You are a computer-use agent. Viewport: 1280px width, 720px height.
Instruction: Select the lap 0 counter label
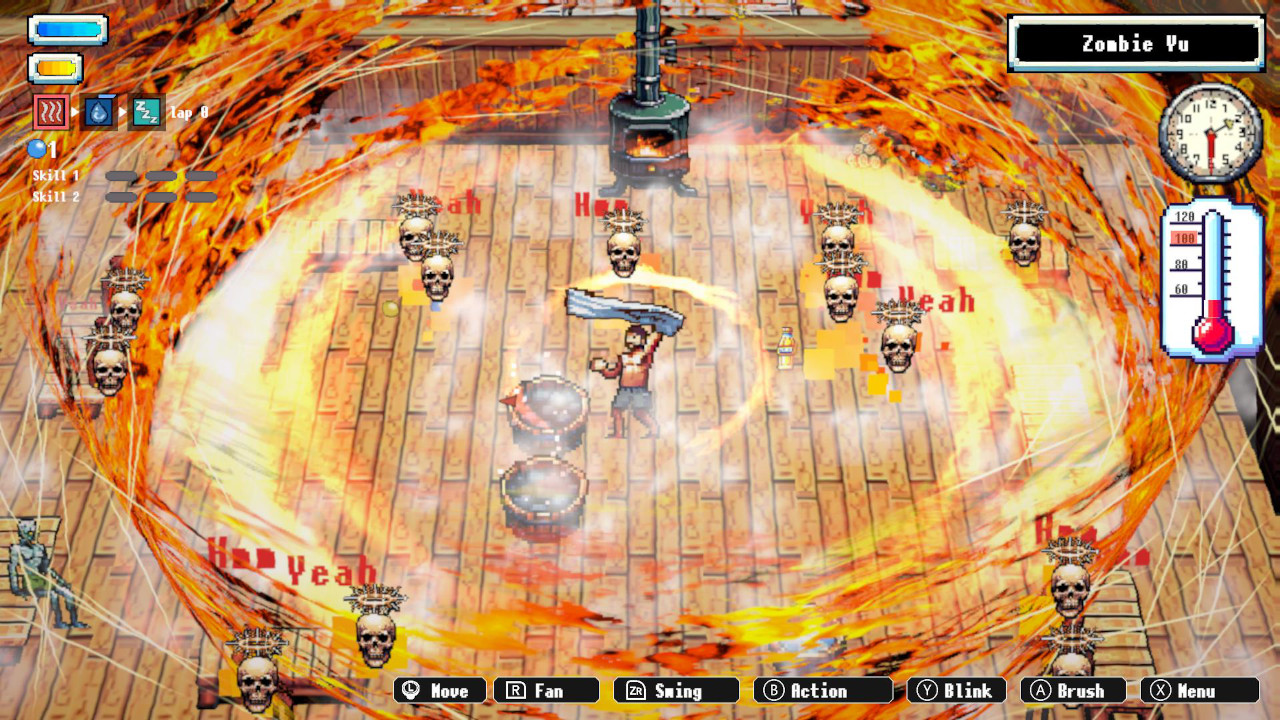point(189,112)
